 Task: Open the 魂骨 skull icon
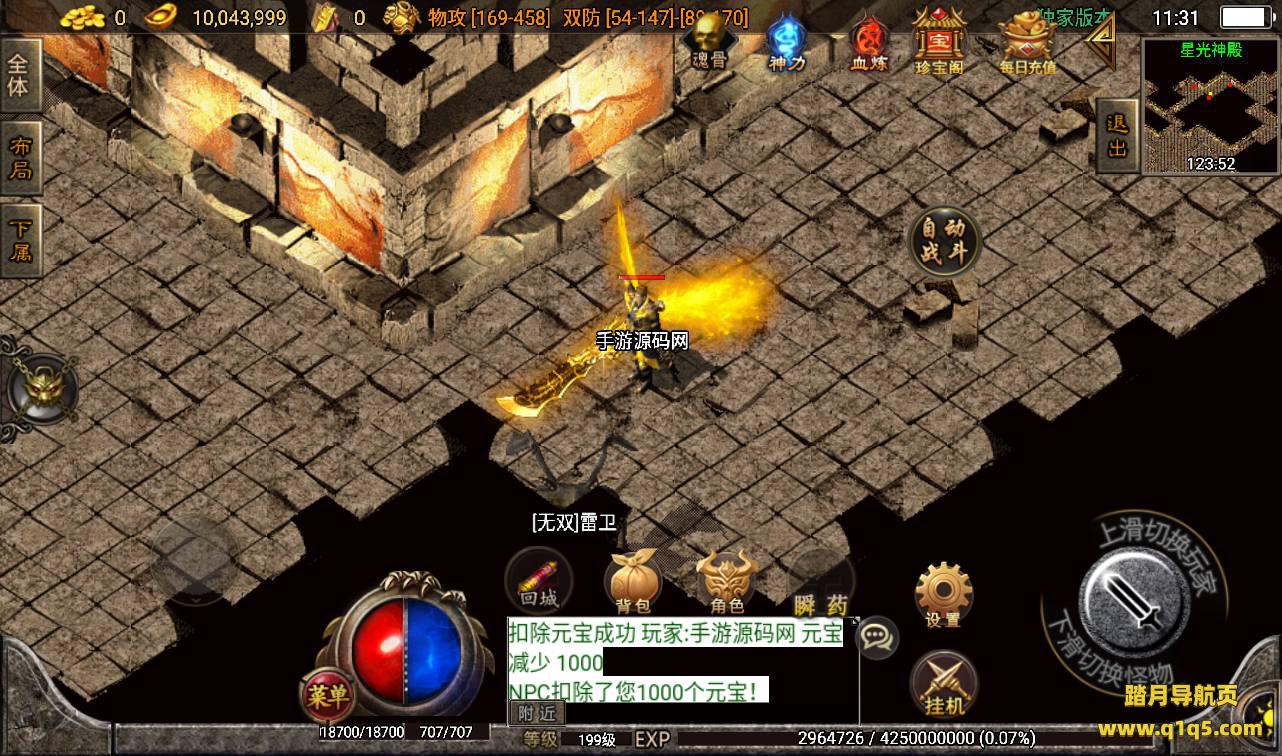pyautogui.click(x=710, y=43)
